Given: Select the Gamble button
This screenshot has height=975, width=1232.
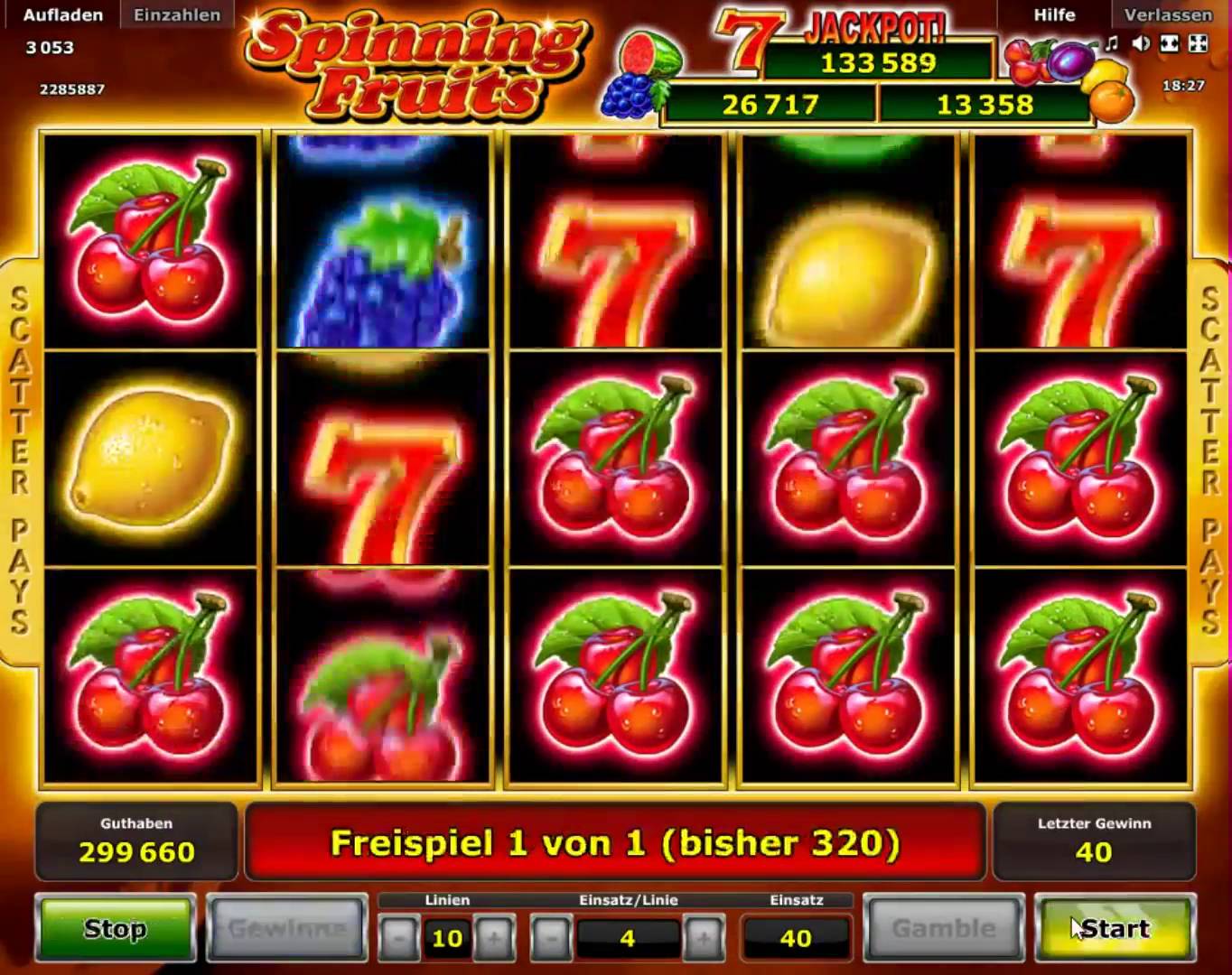Looking at the screenshot, I should [x=943, y=928].
